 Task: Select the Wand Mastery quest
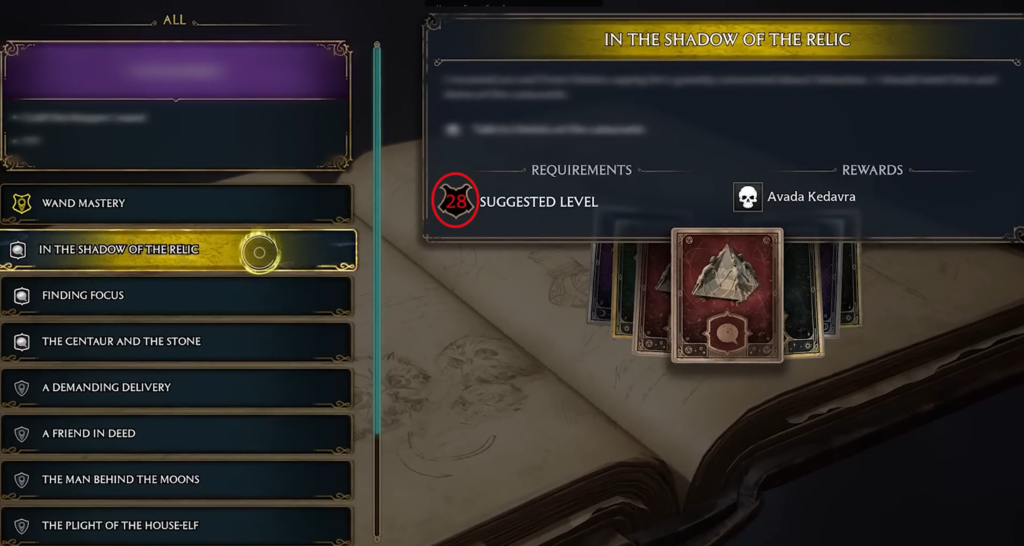click(x=176, y=203)
